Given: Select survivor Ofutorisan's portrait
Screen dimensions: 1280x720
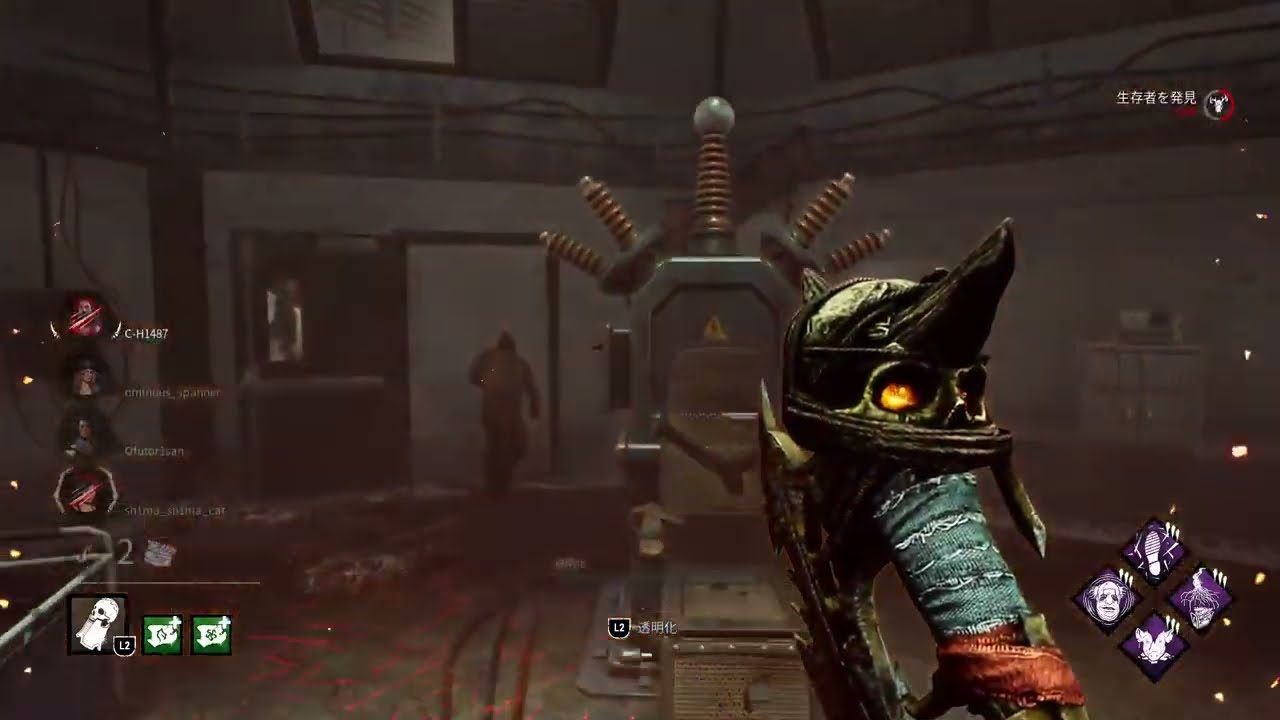Looking at the screenshot, I should click(x=84, y=435).
